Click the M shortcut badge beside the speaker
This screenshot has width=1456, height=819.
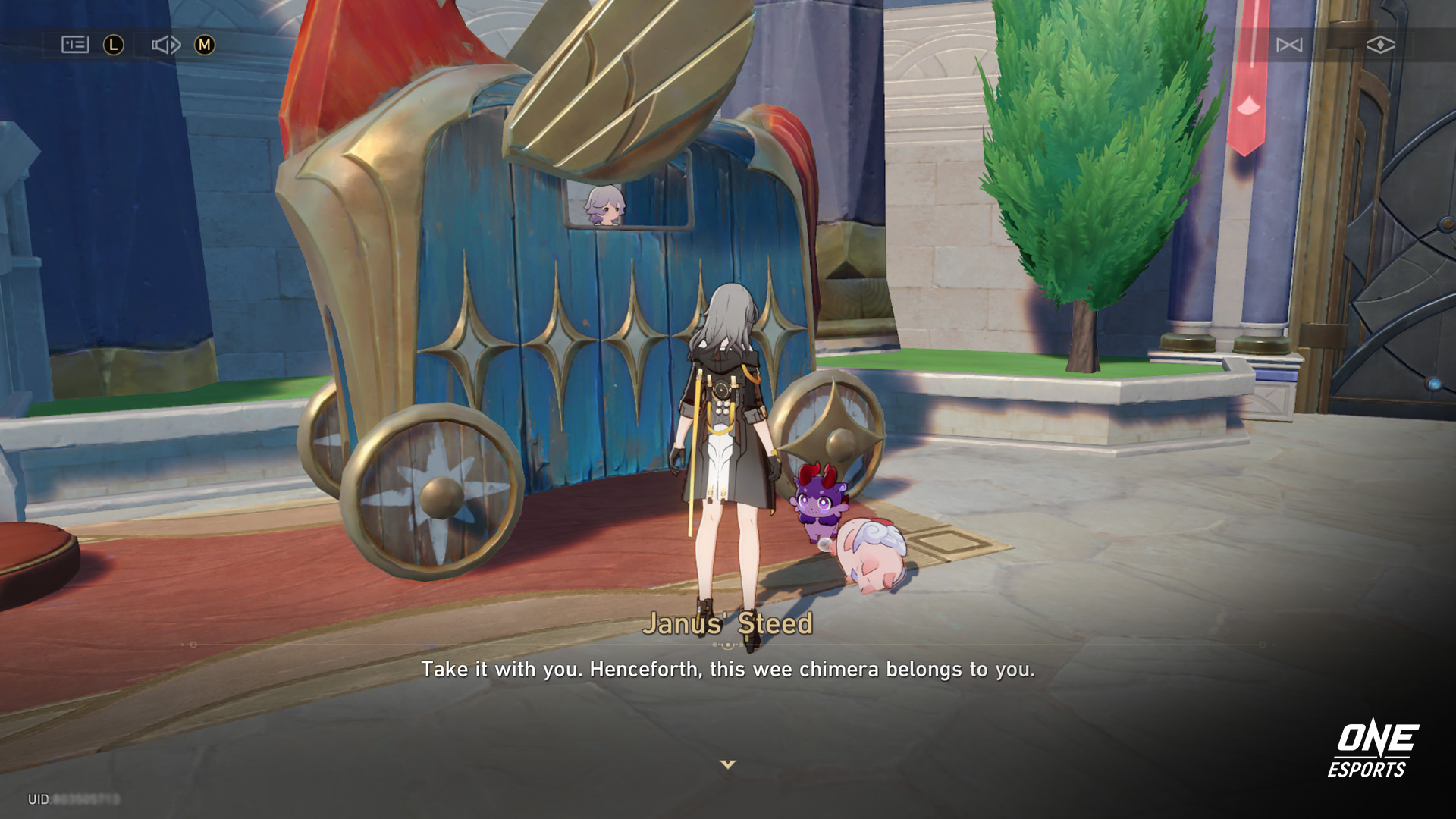(205, 45)
